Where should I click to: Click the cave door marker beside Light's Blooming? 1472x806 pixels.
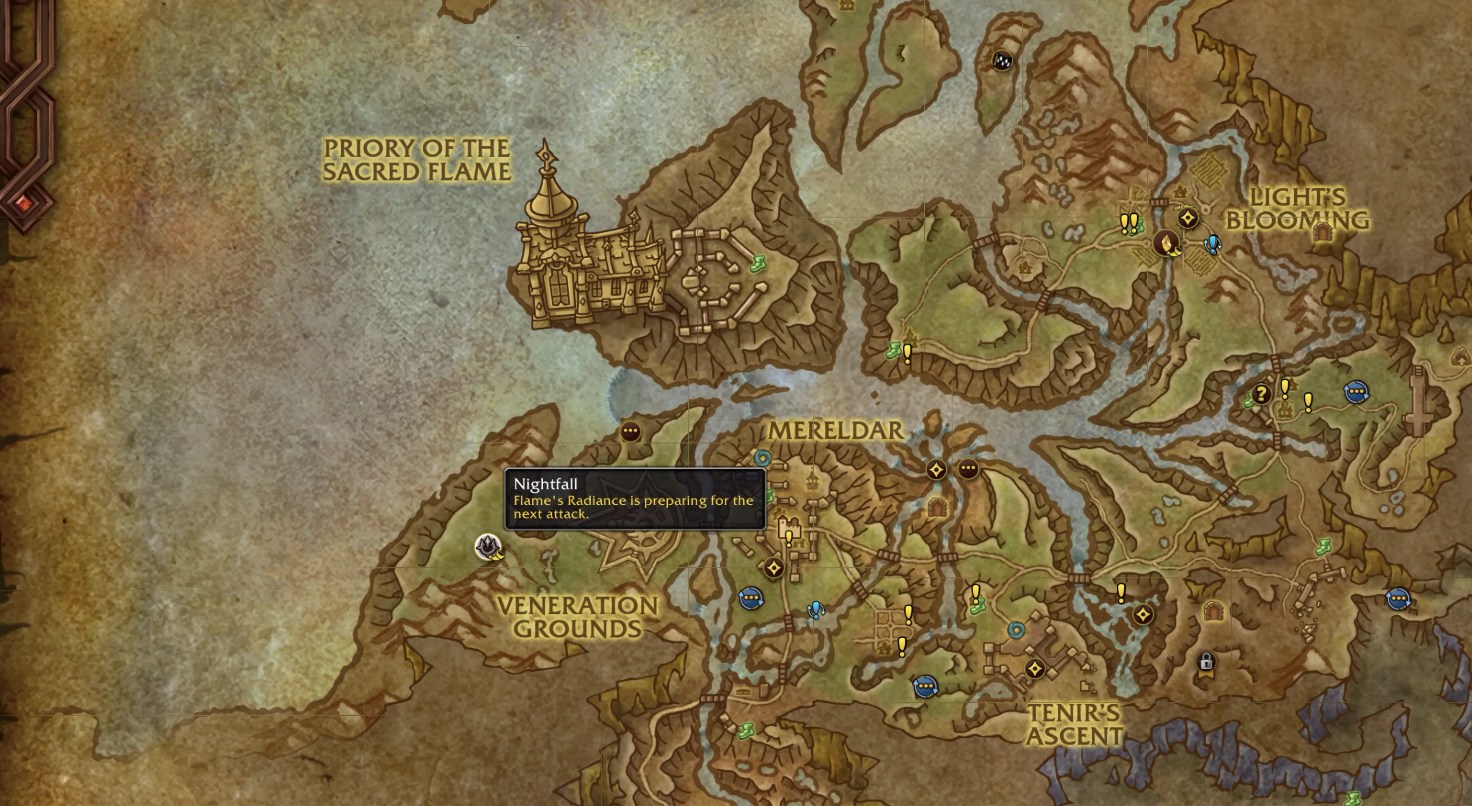(x=1322, y=233)
